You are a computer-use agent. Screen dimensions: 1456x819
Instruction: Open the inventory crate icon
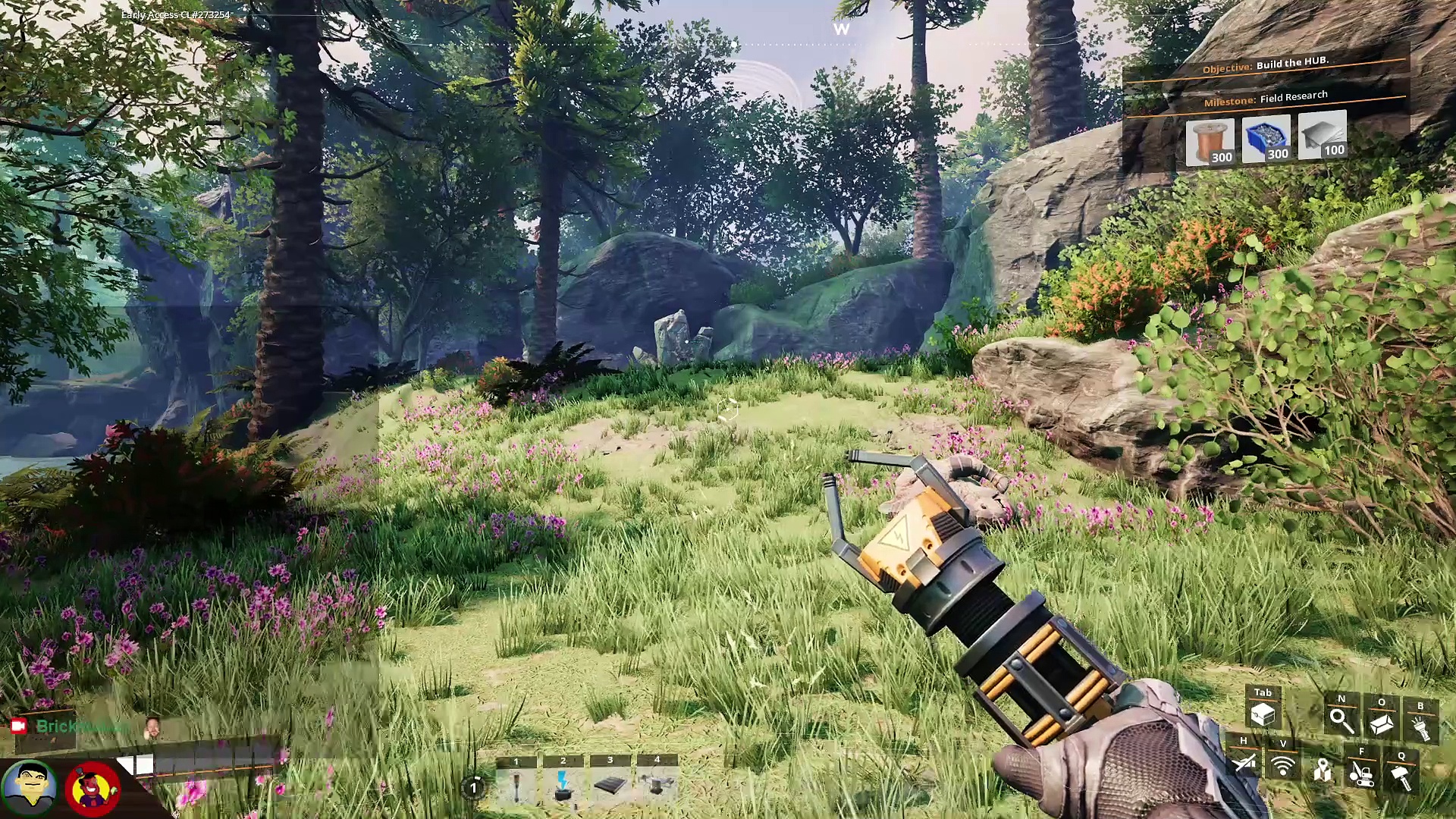(x=1263, y=714)
